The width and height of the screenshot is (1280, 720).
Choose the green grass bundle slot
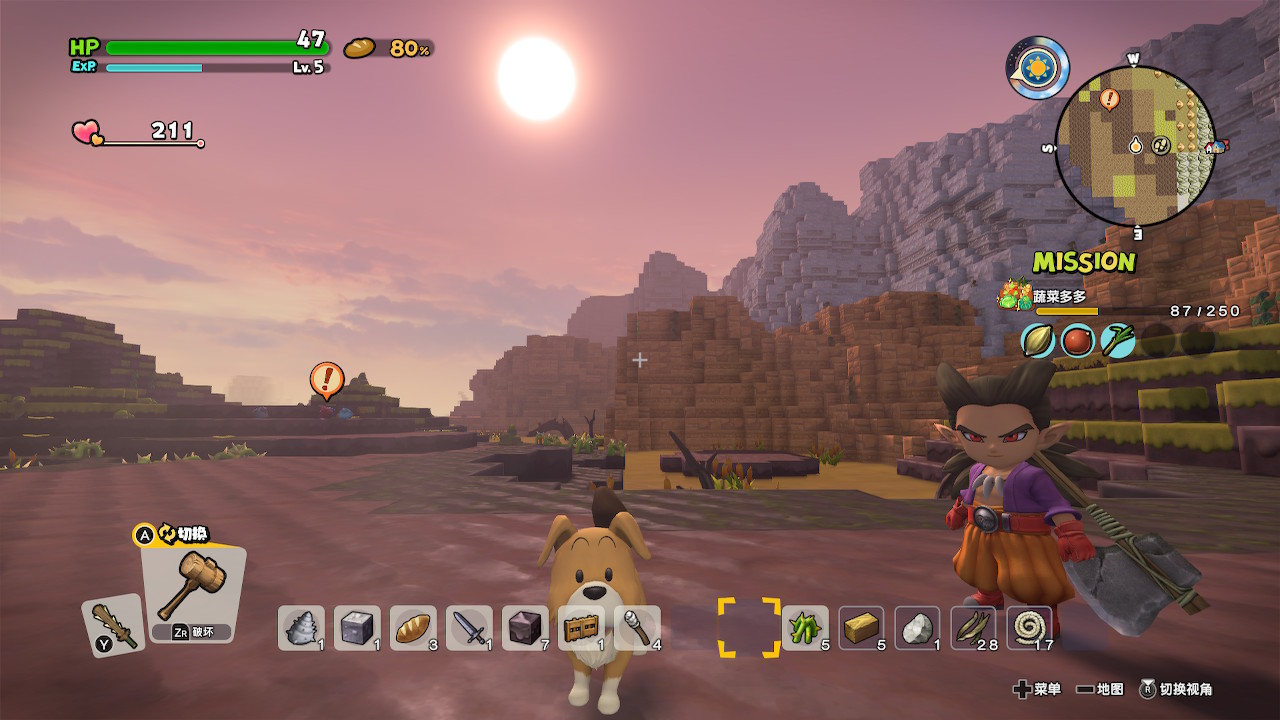coord(805,628)
